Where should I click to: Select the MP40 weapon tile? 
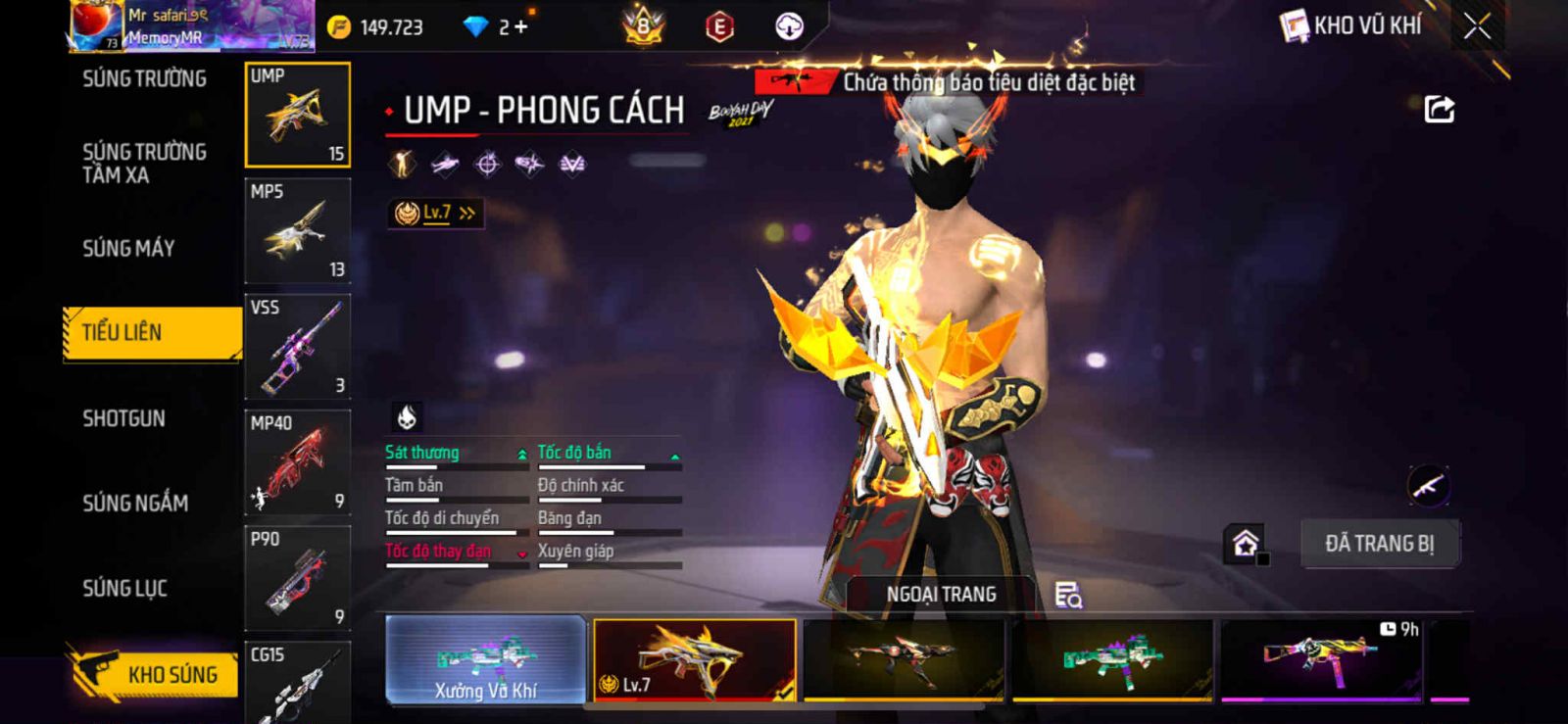(297, 462)
